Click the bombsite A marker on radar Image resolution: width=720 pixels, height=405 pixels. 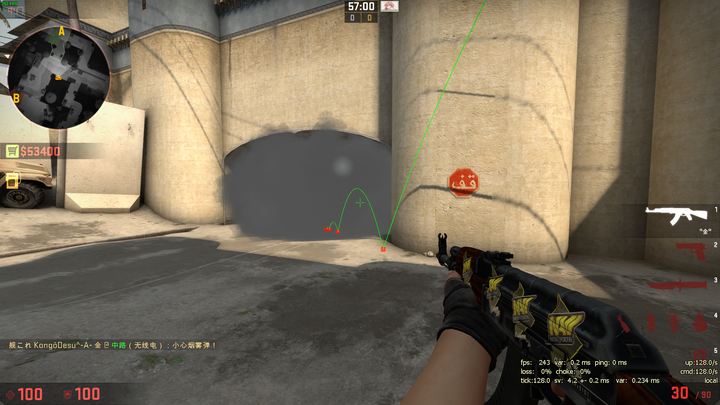pos(61,31)
